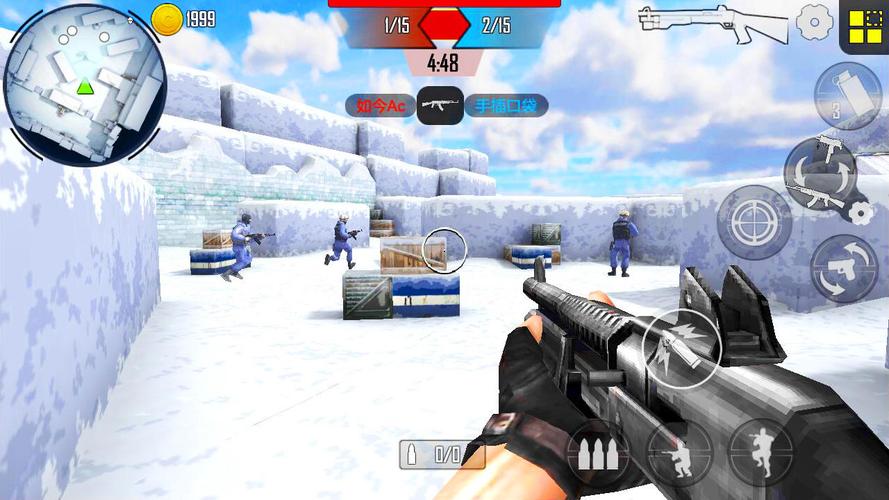
Task: Aim with the crosshair scope button
Action: point(755,220)
